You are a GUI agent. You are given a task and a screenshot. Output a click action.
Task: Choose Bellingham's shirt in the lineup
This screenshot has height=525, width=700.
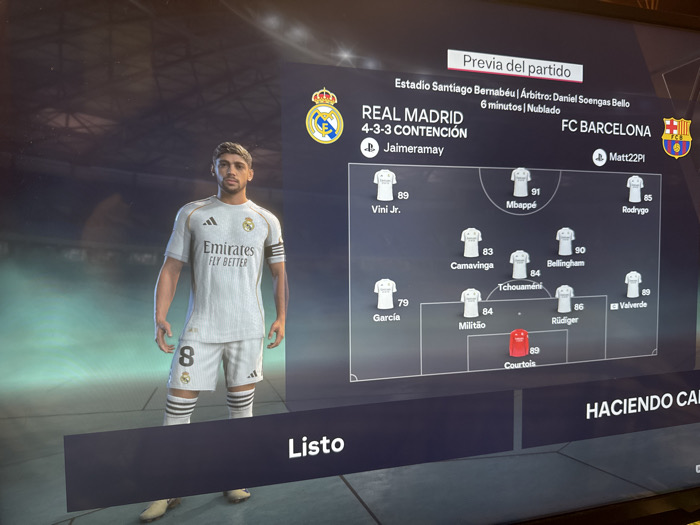click(x=565, y=241)
